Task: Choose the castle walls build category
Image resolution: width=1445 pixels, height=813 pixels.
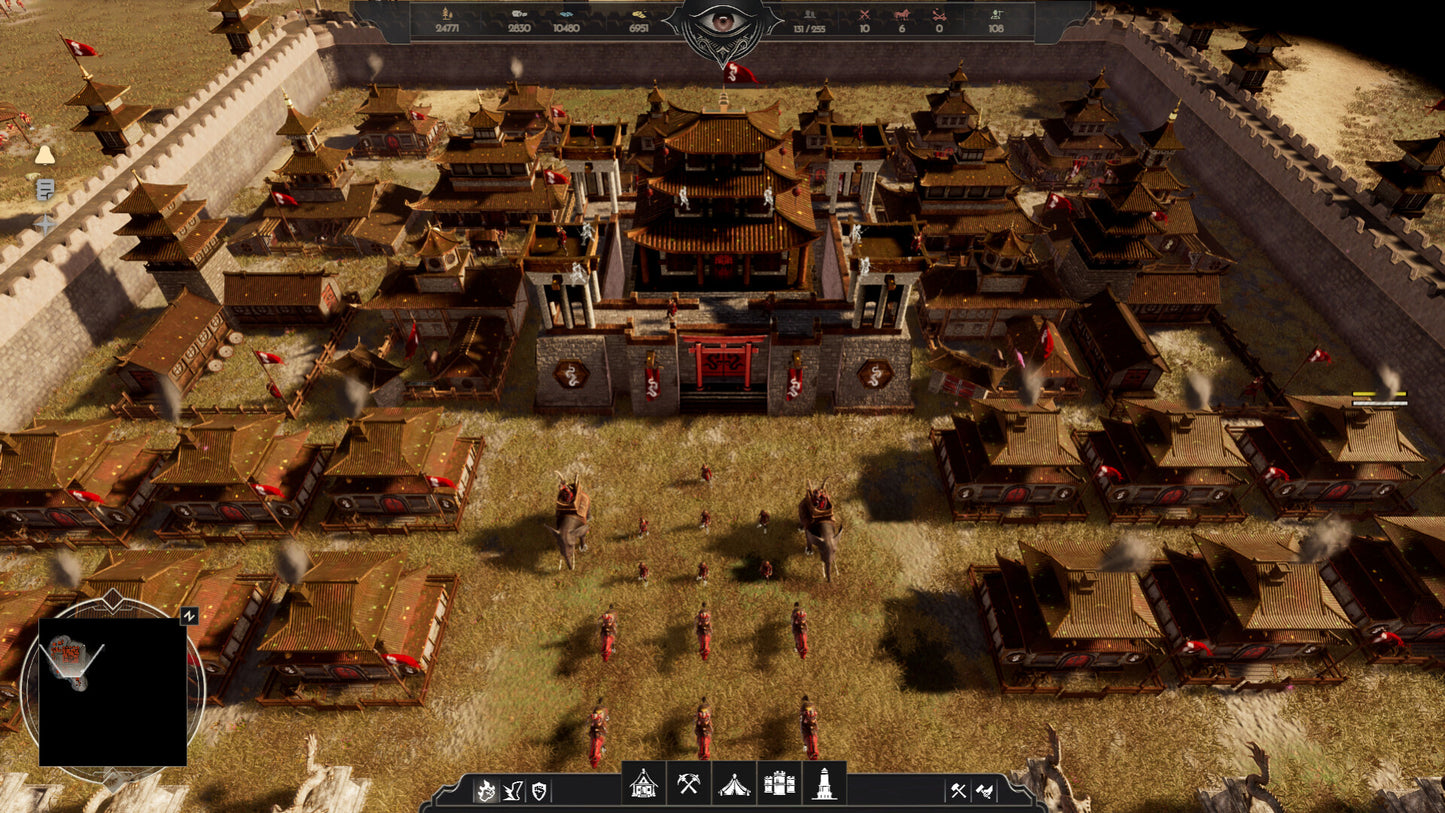Action: (779, 784)
